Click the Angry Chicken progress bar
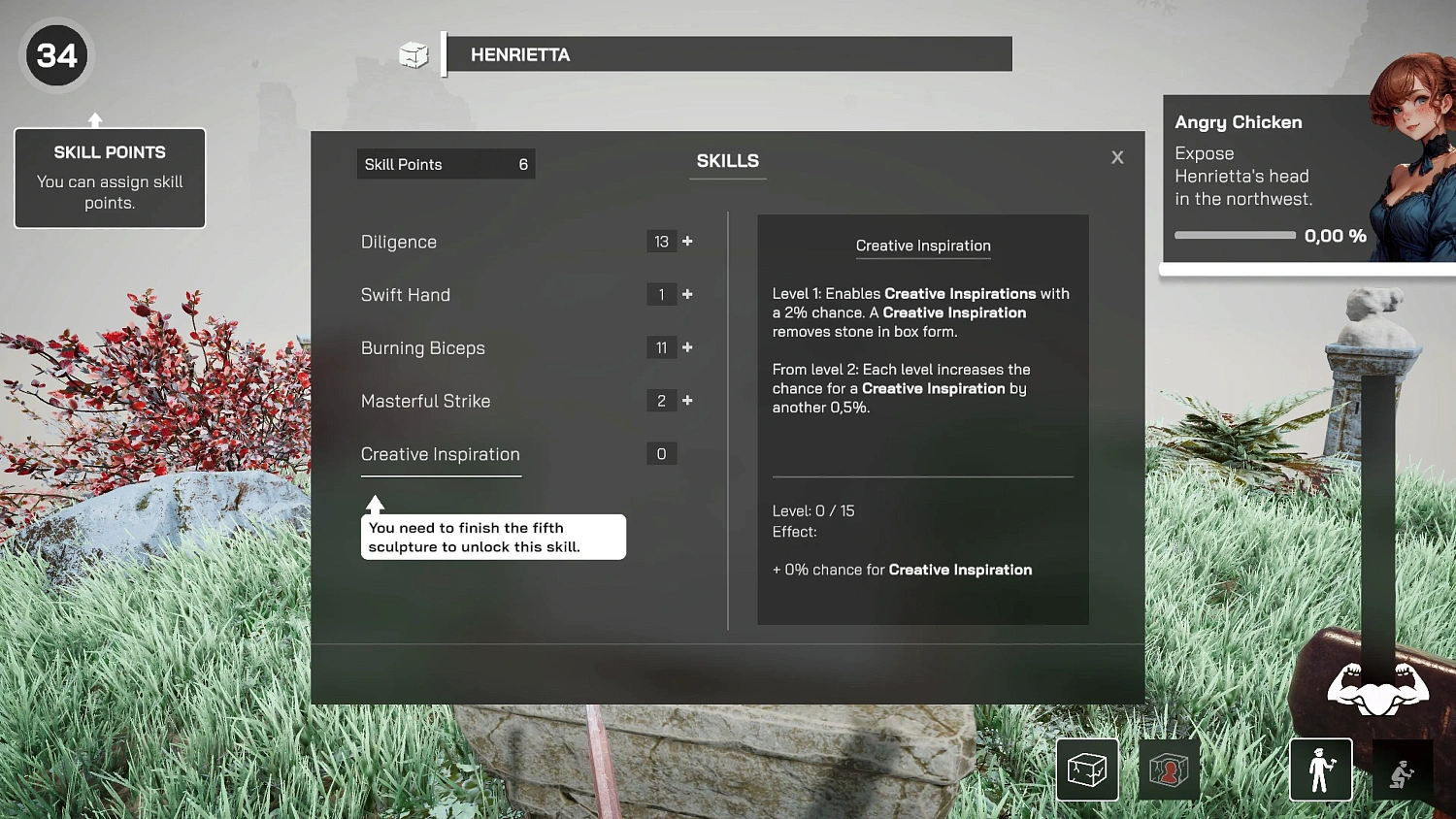 (1235, 235)
